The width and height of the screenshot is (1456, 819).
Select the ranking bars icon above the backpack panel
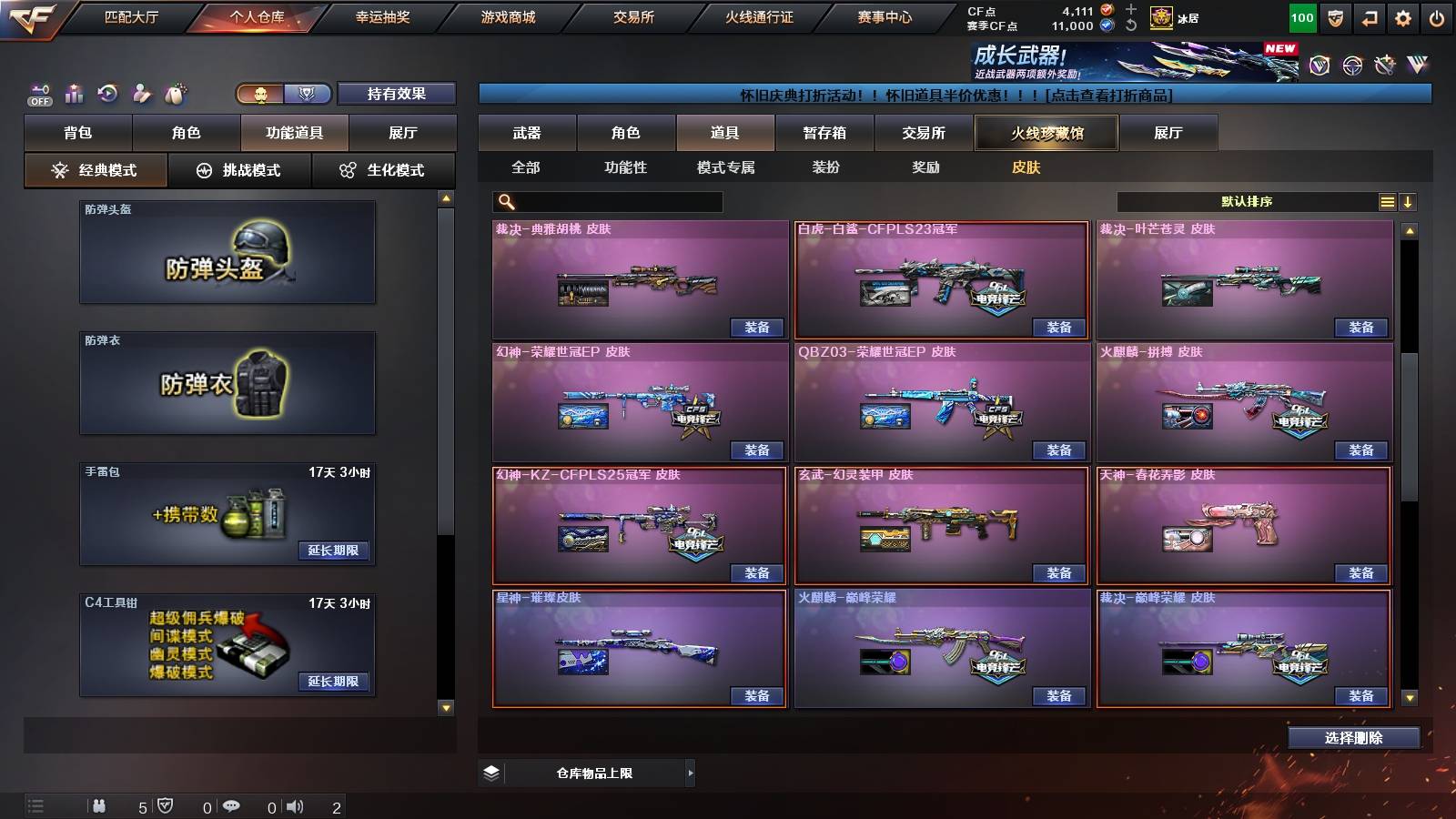point(74,93)
